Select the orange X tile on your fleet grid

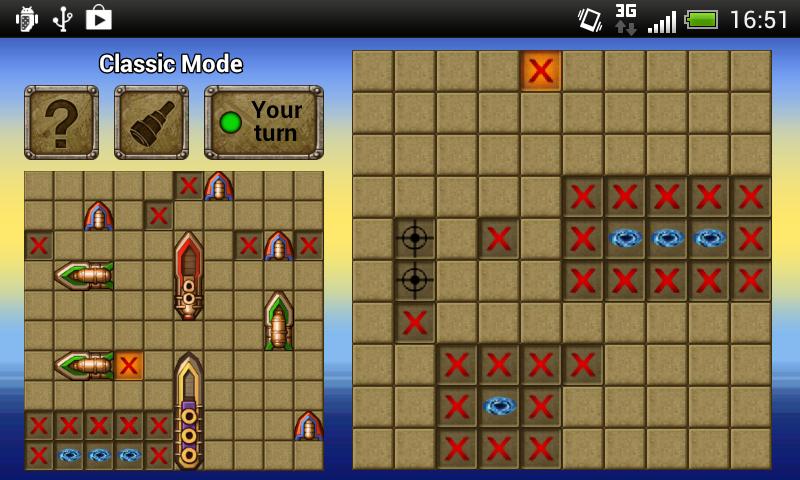[x=129, y=365]
